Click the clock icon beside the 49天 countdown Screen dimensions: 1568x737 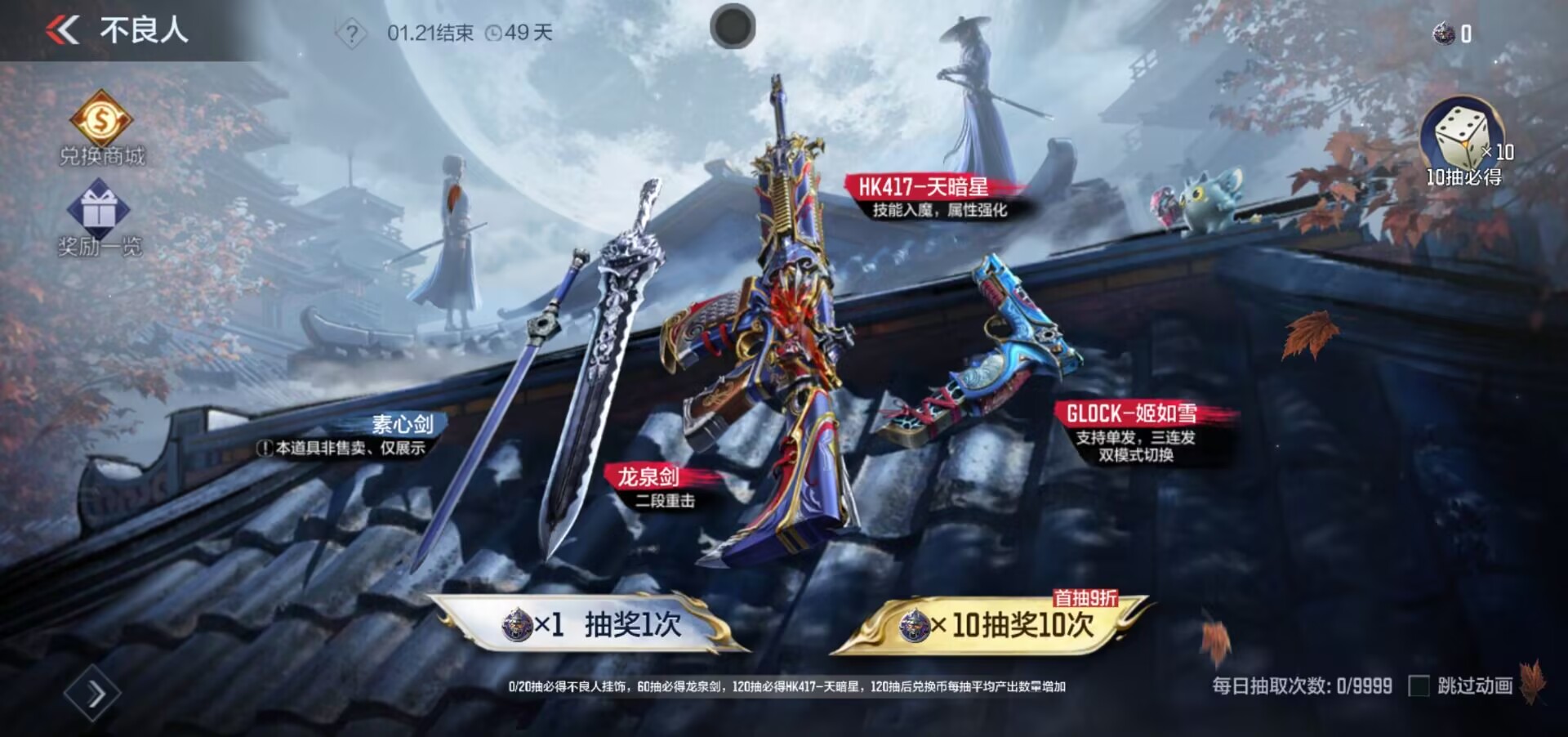(x=493, y=33)
